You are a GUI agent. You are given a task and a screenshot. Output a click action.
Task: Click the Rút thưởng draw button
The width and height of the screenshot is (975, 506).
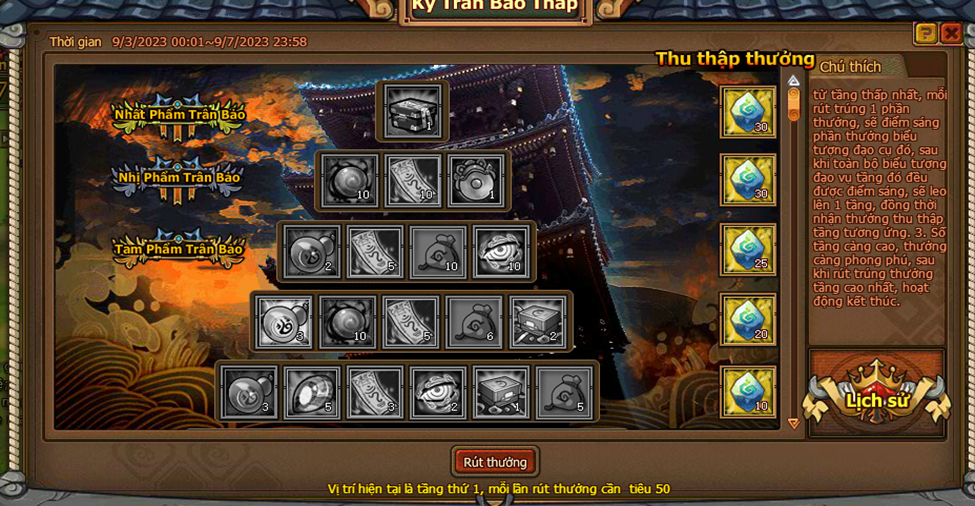pos(494,462)
